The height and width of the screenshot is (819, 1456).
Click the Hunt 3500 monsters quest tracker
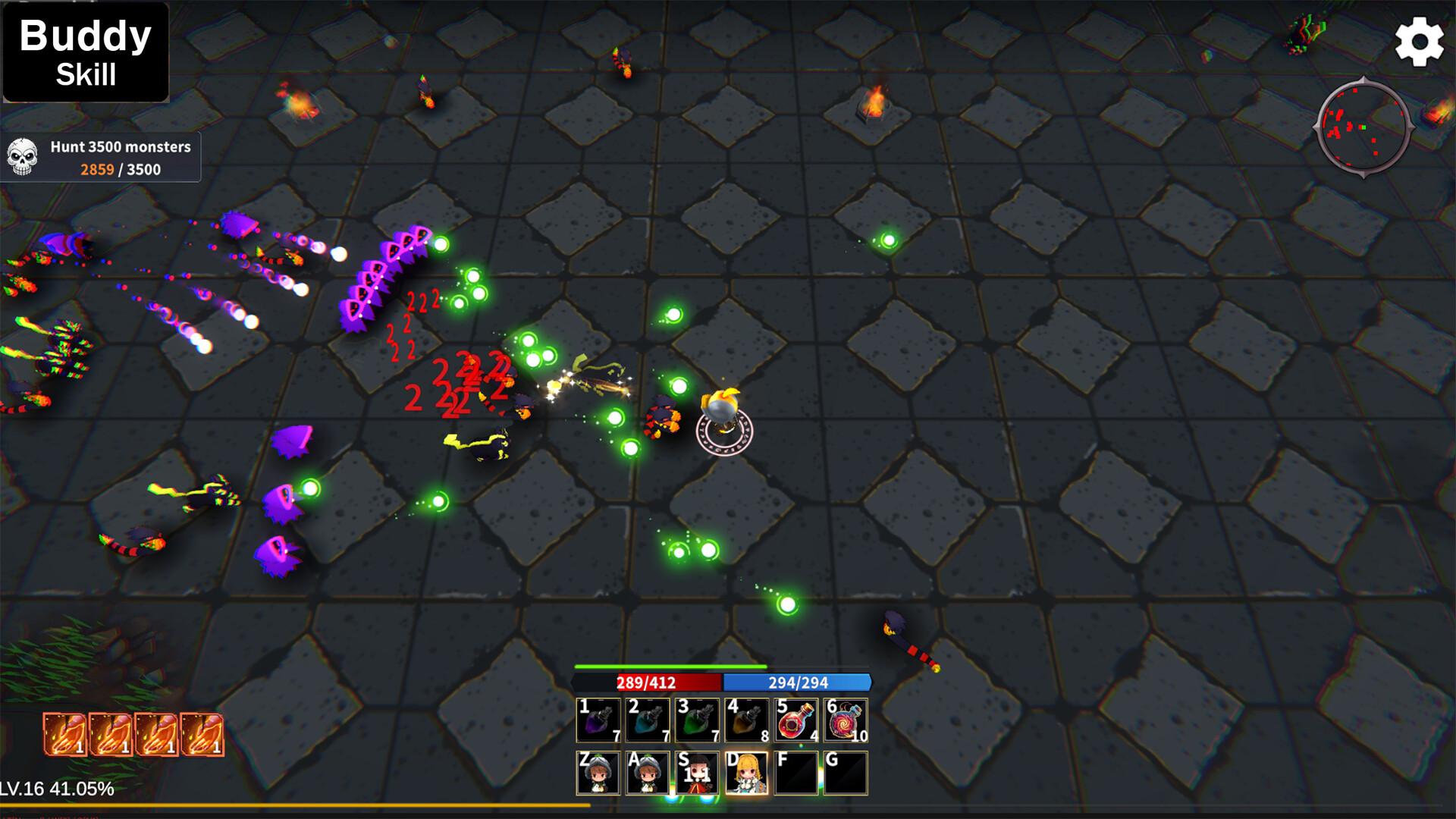(x=101, y=158)
